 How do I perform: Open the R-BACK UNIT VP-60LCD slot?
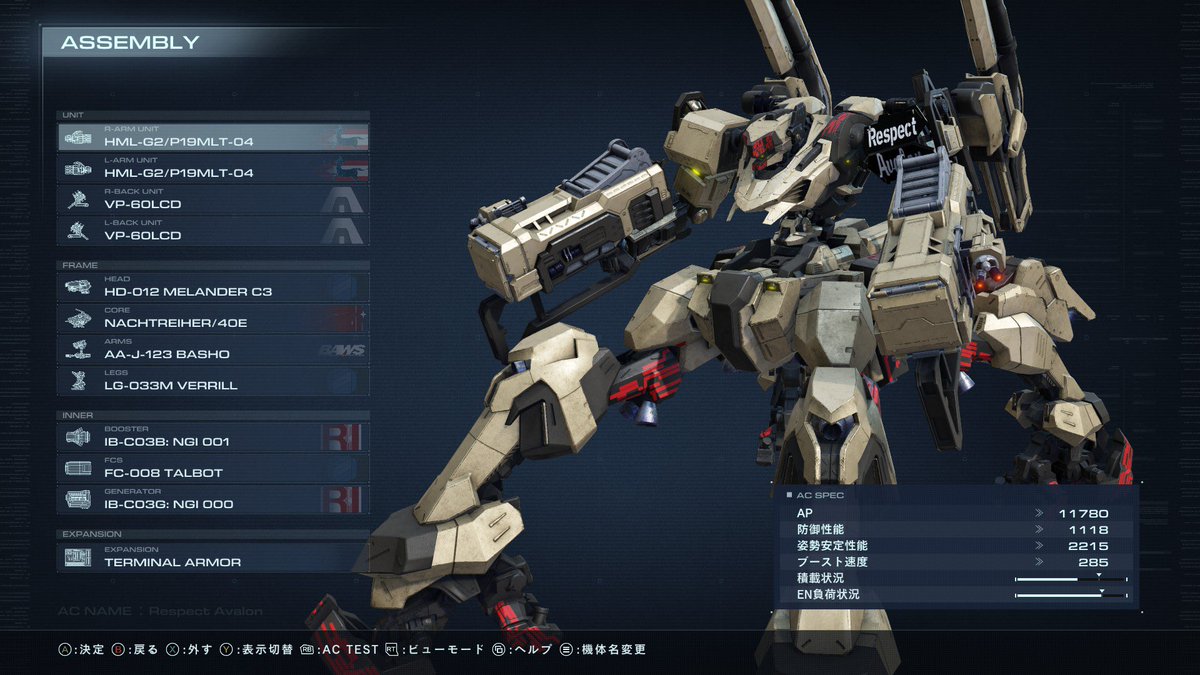(x=213, y=199)
